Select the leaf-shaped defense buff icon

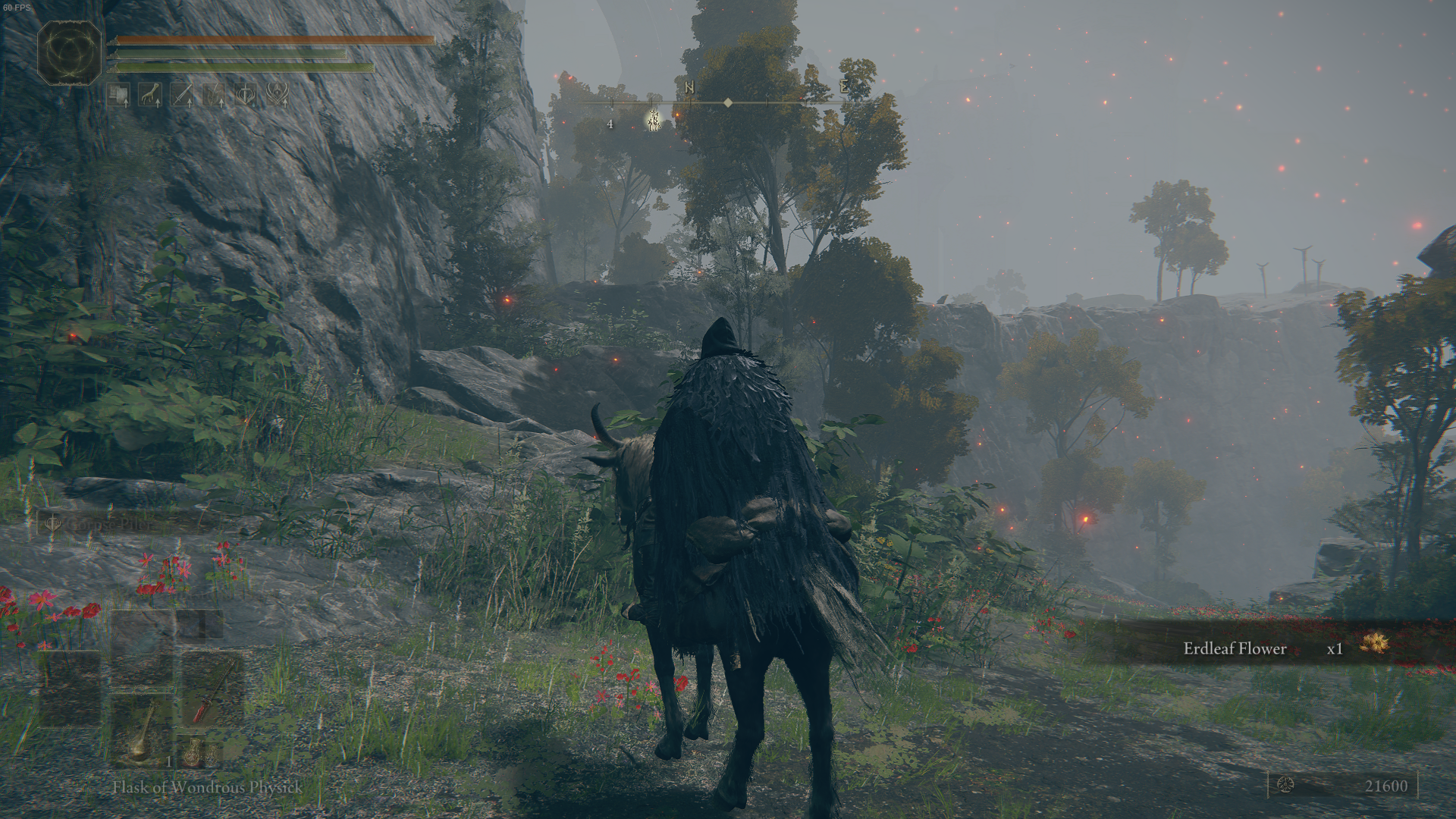pyautogui.click(x=213, y=94)
